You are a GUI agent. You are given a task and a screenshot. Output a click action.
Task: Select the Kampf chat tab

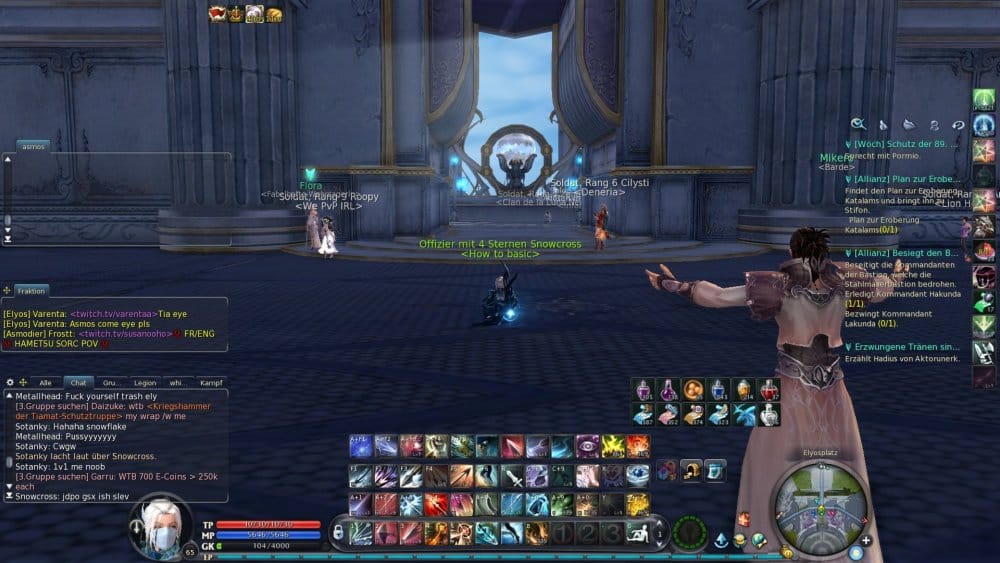[x=211, y=382]
